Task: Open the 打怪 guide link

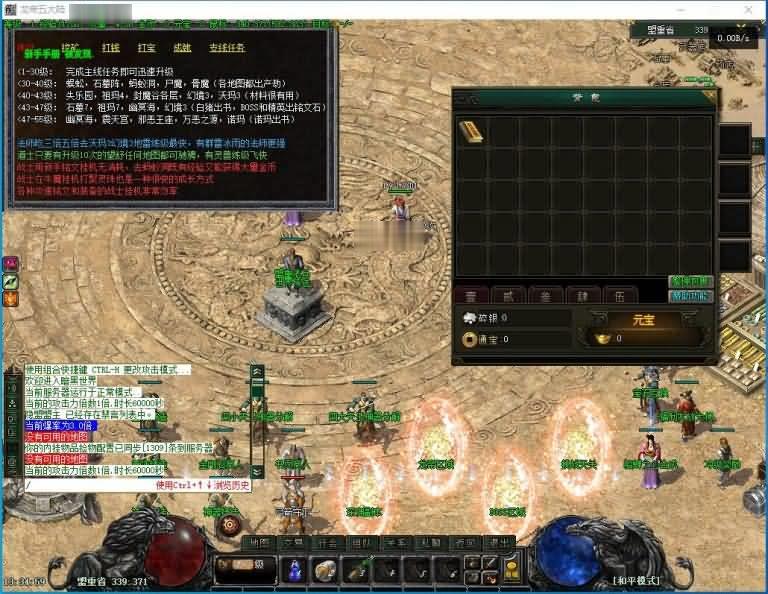Action: click(x=110, y=47)
